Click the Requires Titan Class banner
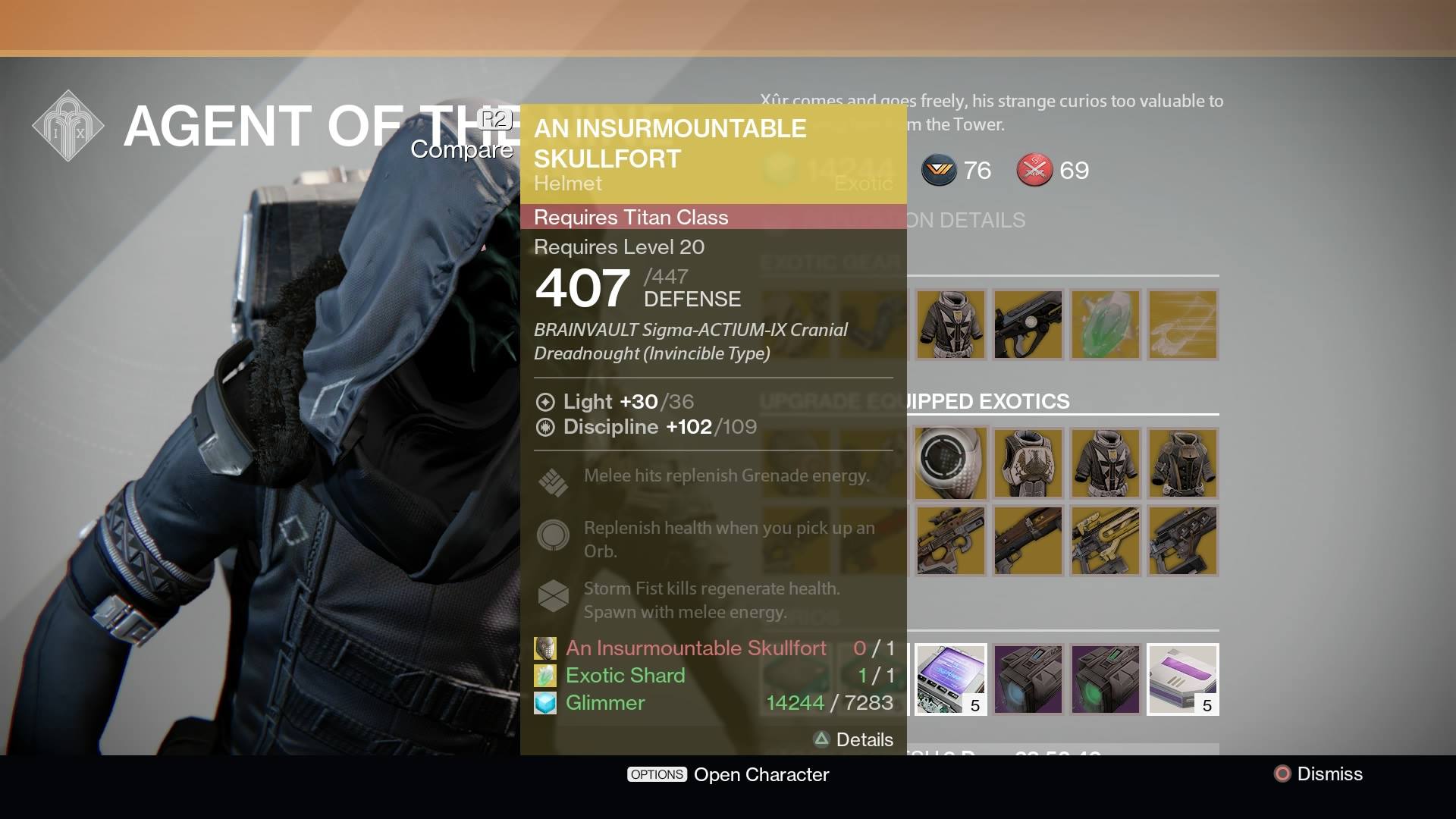The height and width of the screenshot is (819, 1456). click(713, 218)
